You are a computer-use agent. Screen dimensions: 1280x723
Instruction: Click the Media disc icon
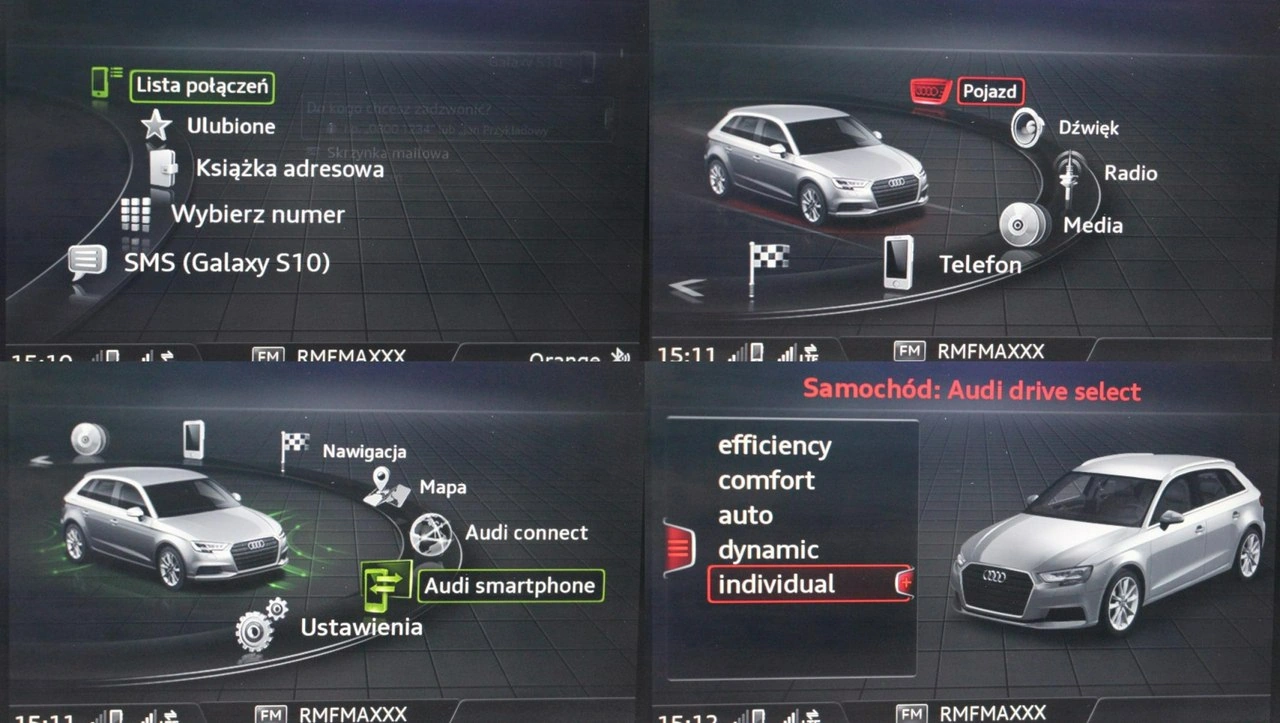pyautogui.click(x=1020, y=222)
